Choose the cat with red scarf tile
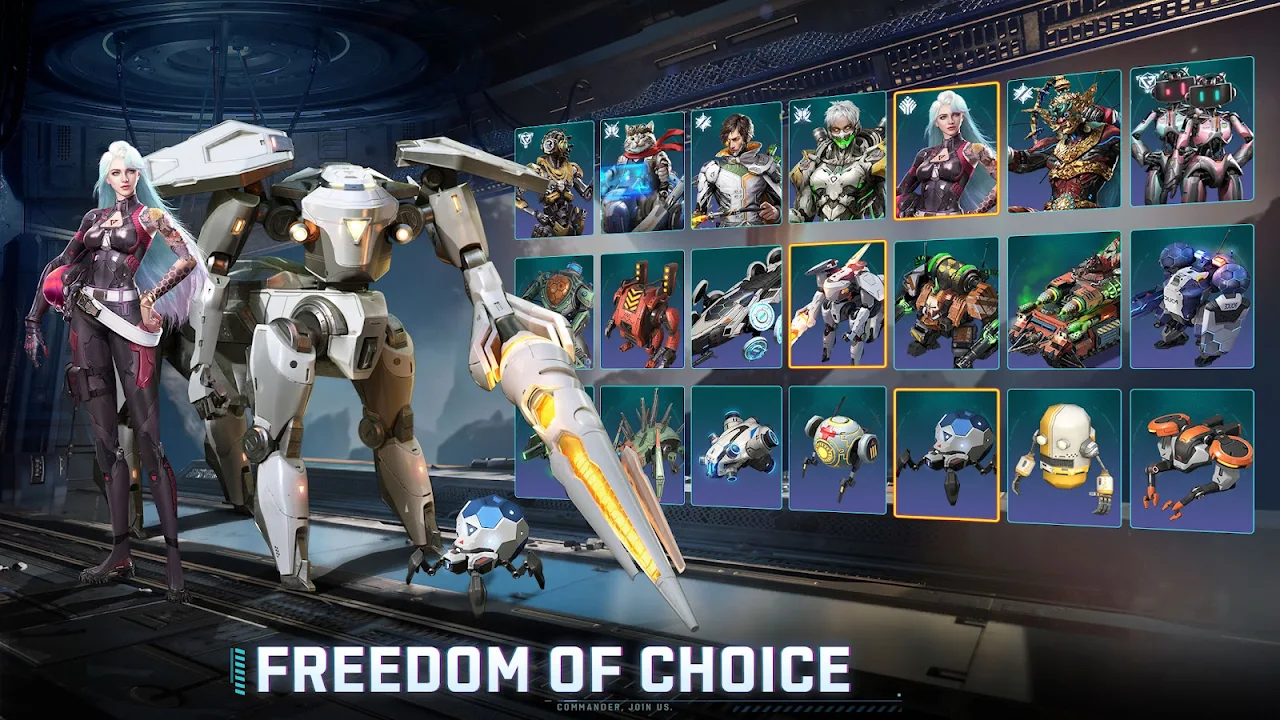Viewport: 1280px width, 720px height. pos(642,176)
